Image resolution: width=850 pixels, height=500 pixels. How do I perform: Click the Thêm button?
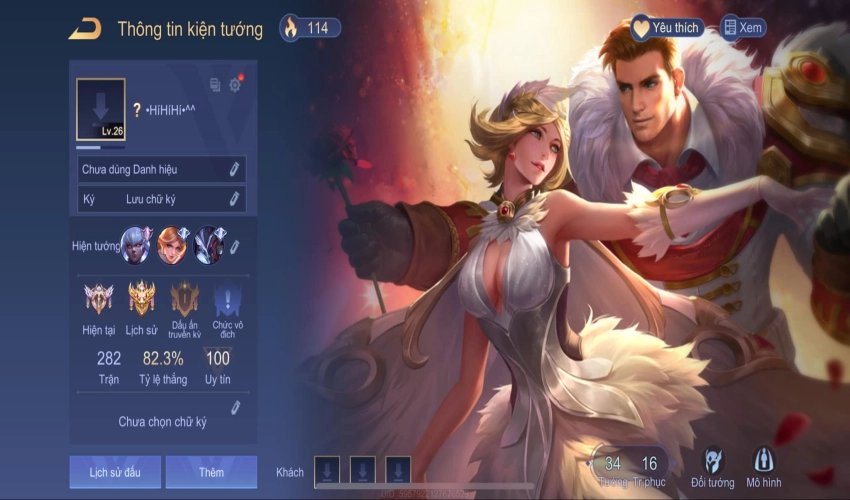pos(211,472)
